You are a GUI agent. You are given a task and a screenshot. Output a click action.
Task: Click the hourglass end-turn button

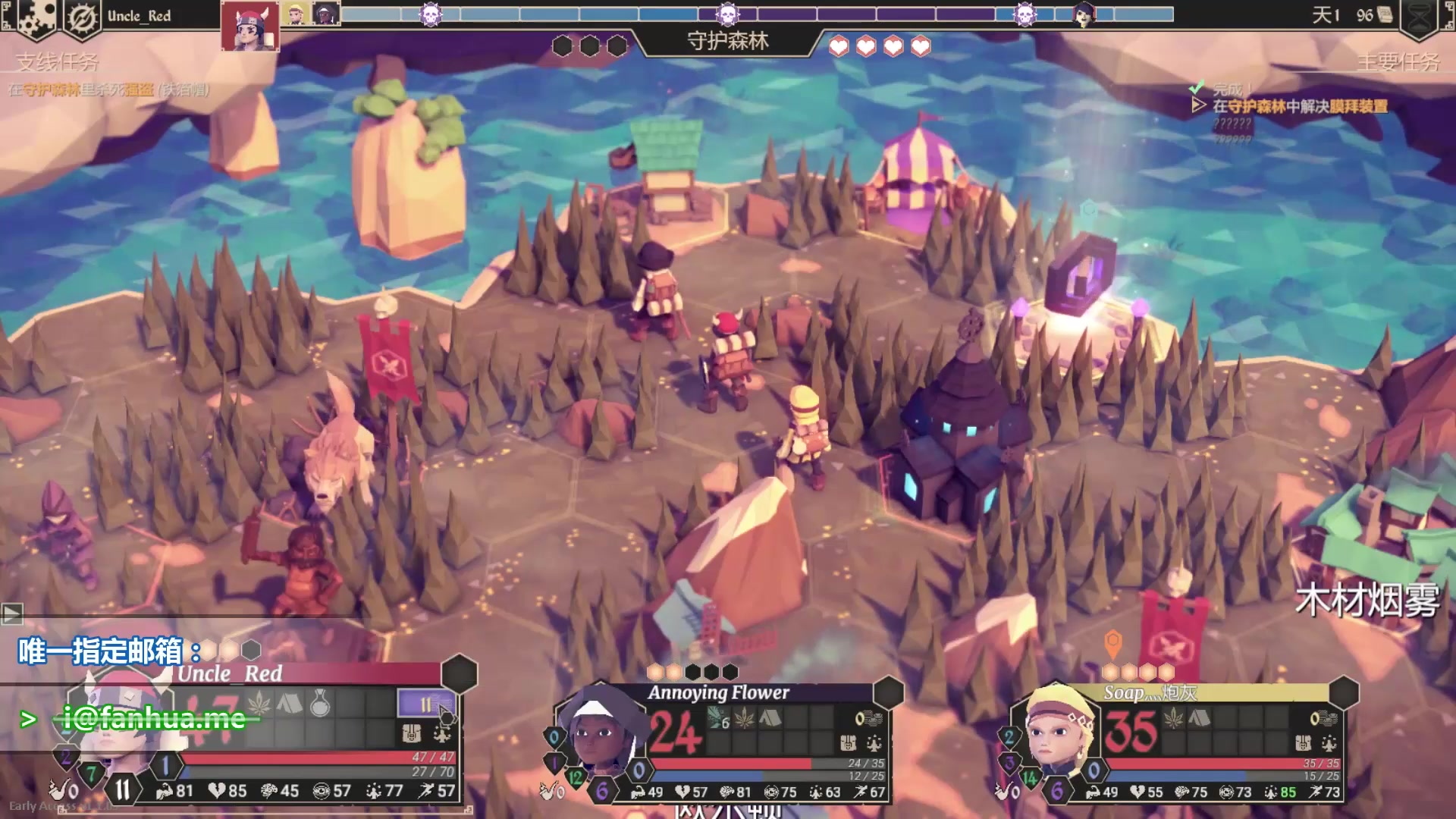[1420, 18]
